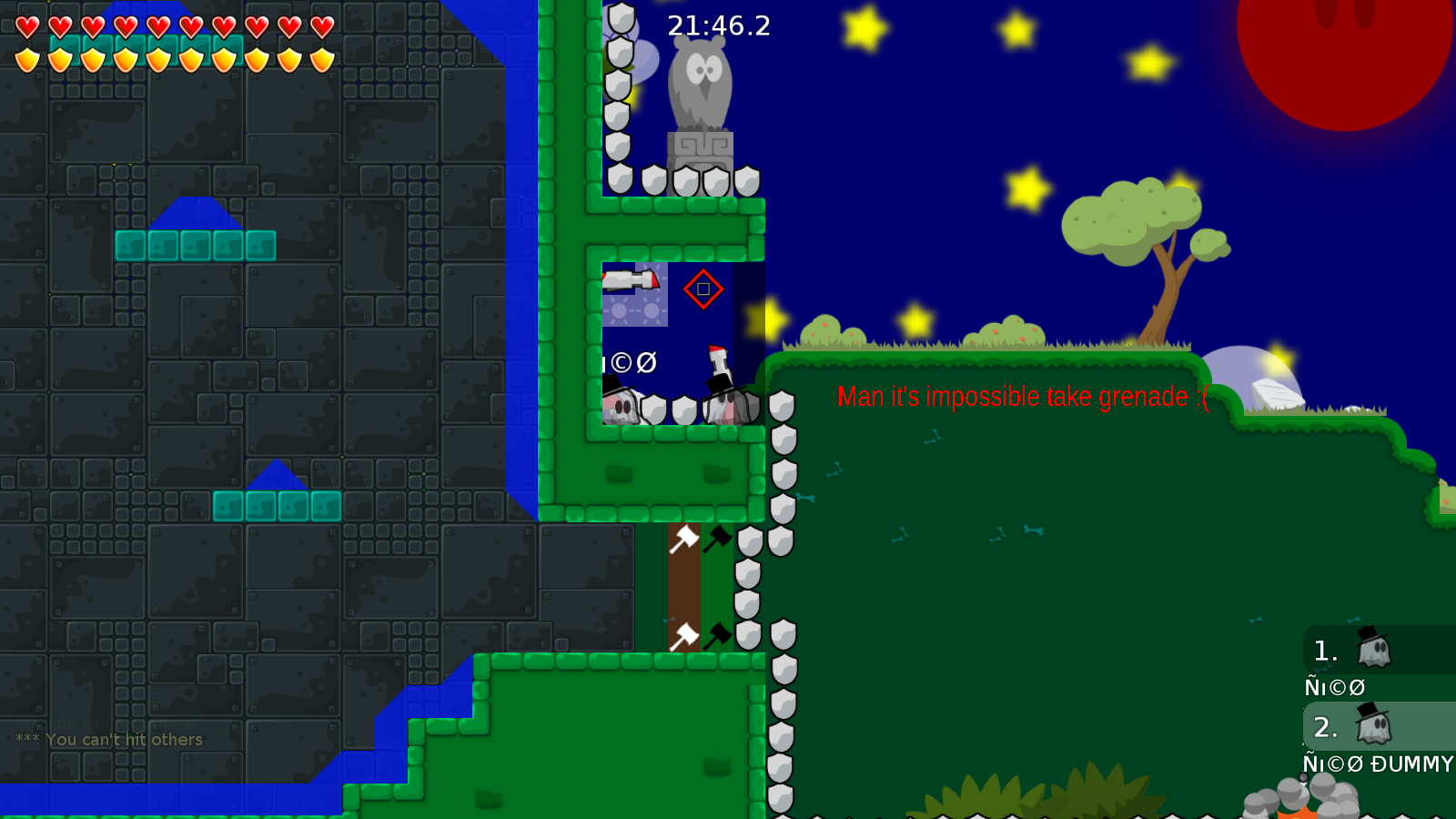Click the red moon in the sky
This screenshot has width=1456, height=819.
1347,45
